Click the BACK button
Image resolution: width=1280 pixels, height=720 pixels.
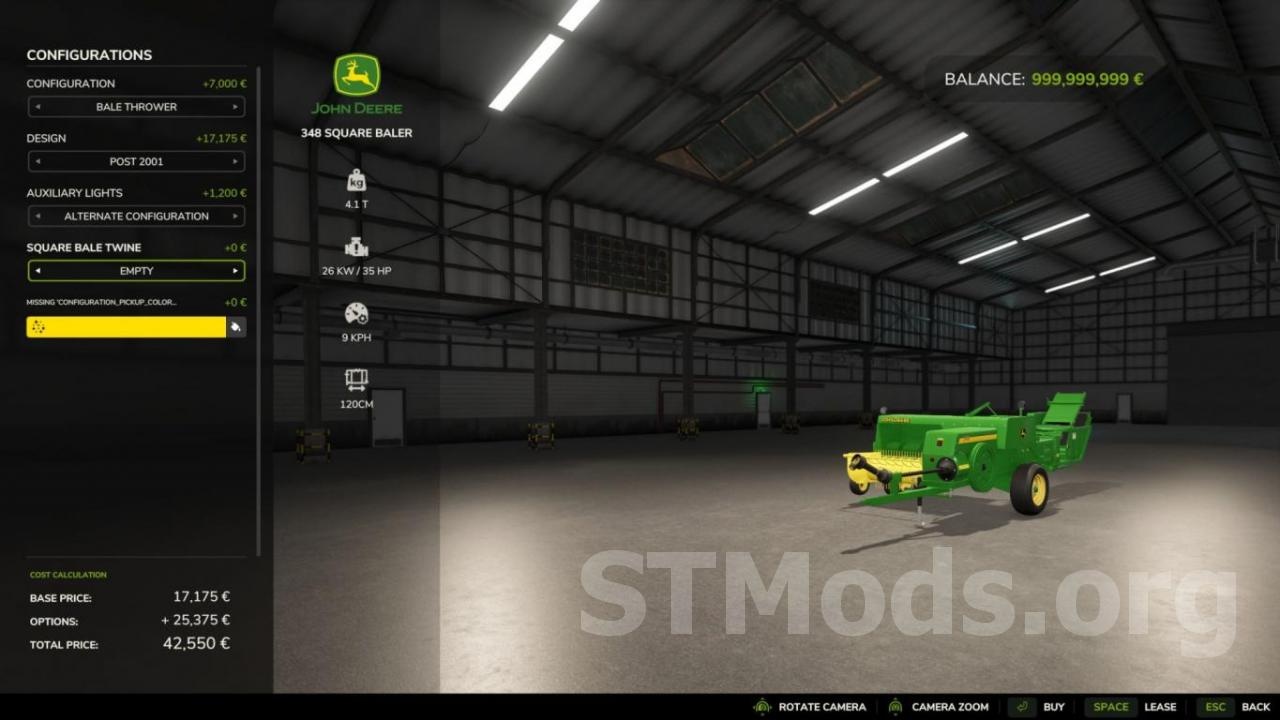pos(1256,706)
